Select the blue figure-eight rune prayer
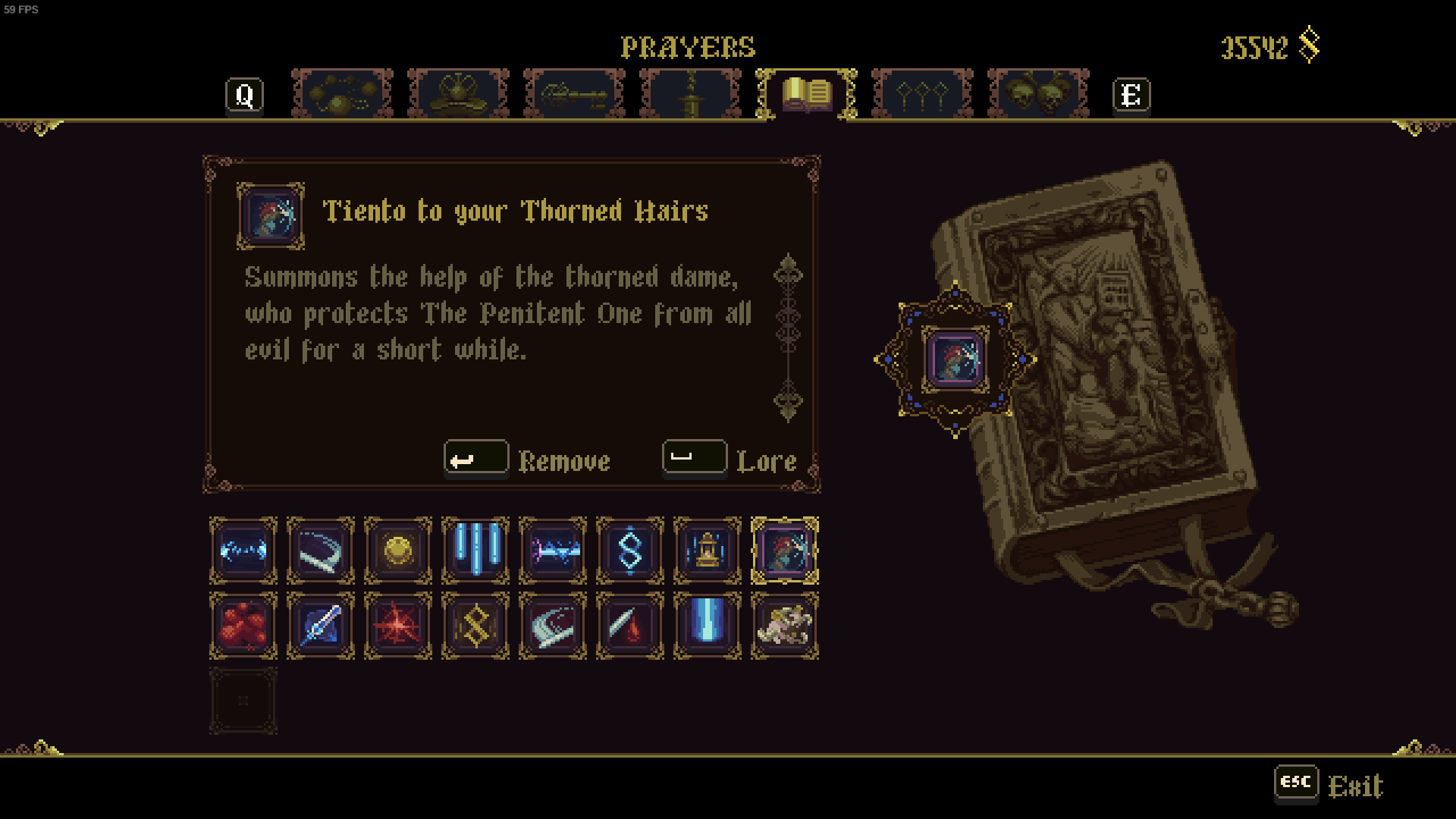This screenshot has width=1456, height=819. (x=629, y=551)
